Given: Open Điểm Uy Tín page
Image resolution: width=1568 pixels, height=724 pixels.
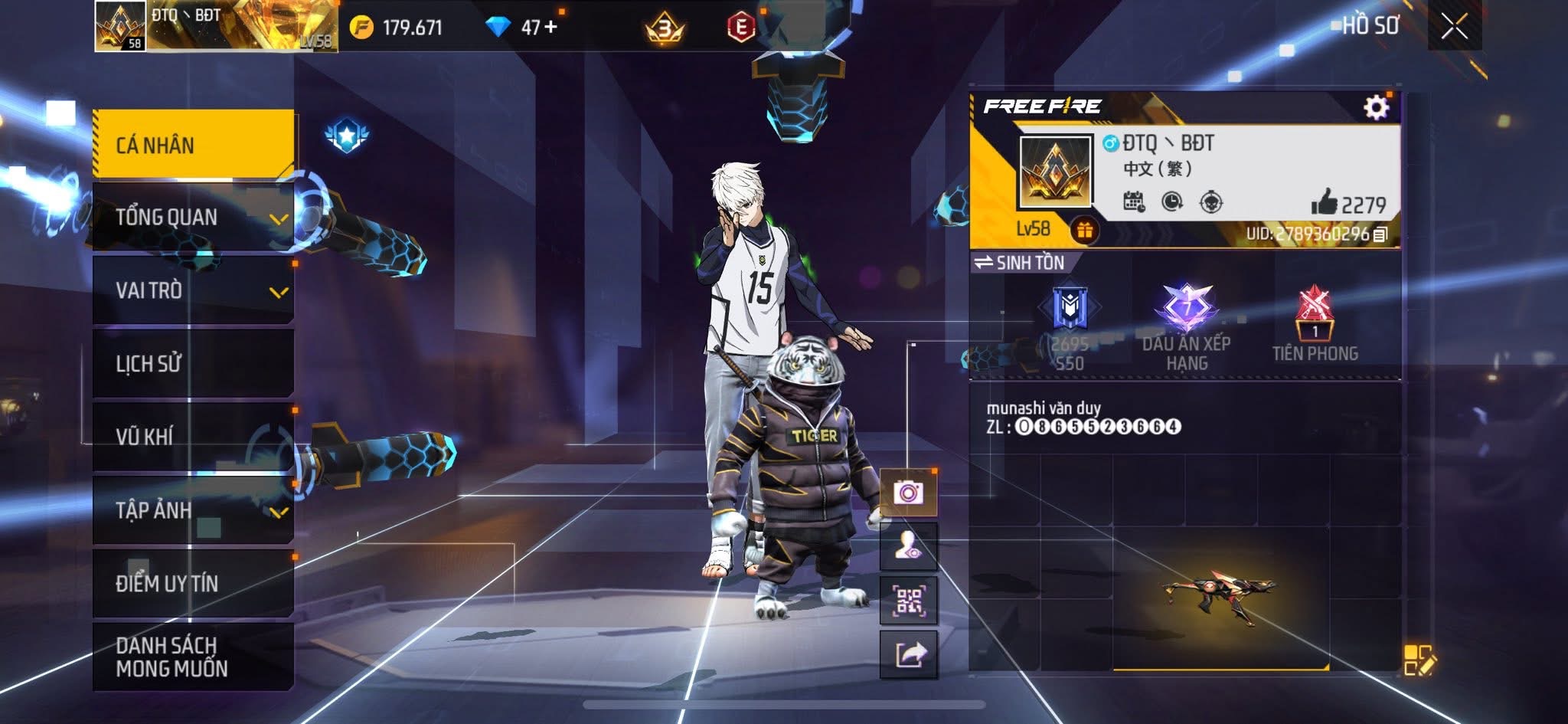Looking at the screenshot, I should (x=193, y=583).
